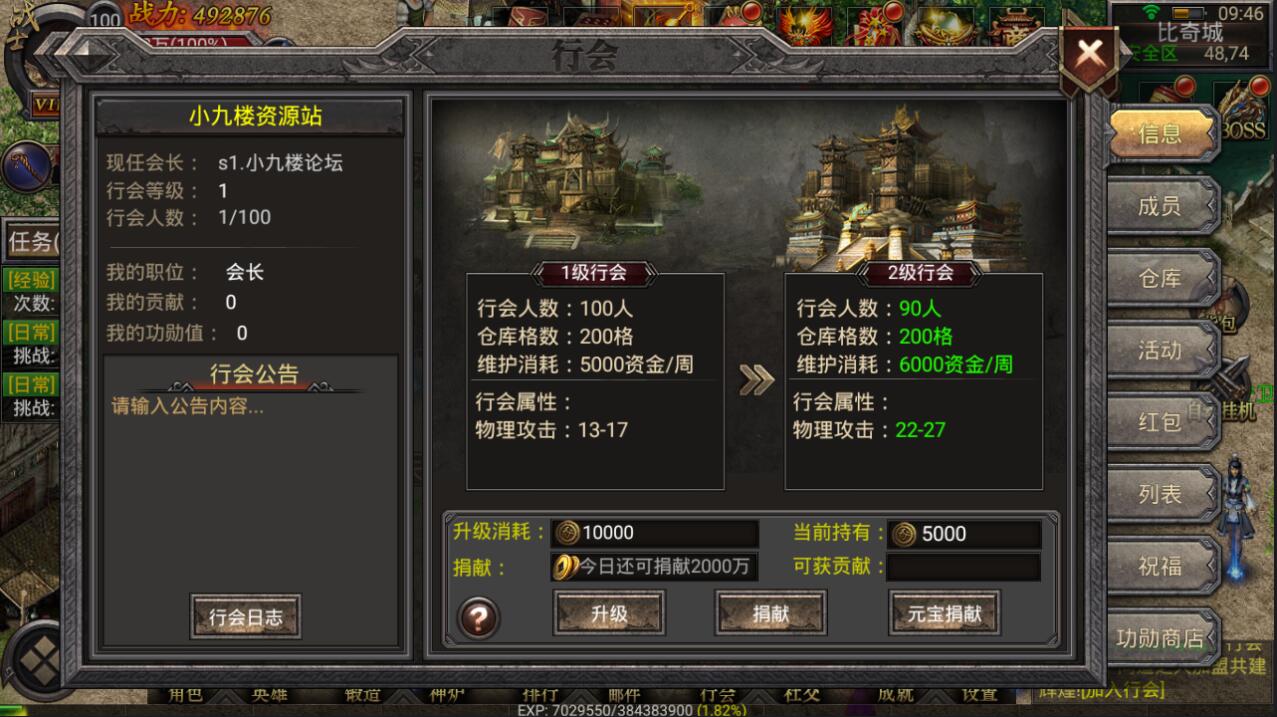
Task: Click the 升级 upgrade button
Action: pyautogui.click(x=609, y=614)
